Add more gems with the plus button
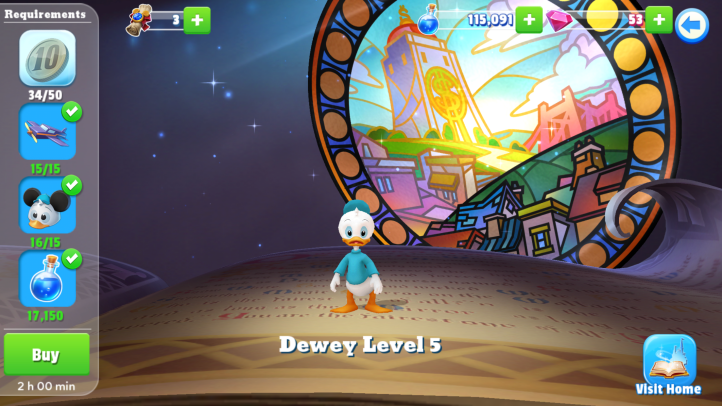Viewport: 722px width, 406px height. pyautogui.click(x=658, y=19)
